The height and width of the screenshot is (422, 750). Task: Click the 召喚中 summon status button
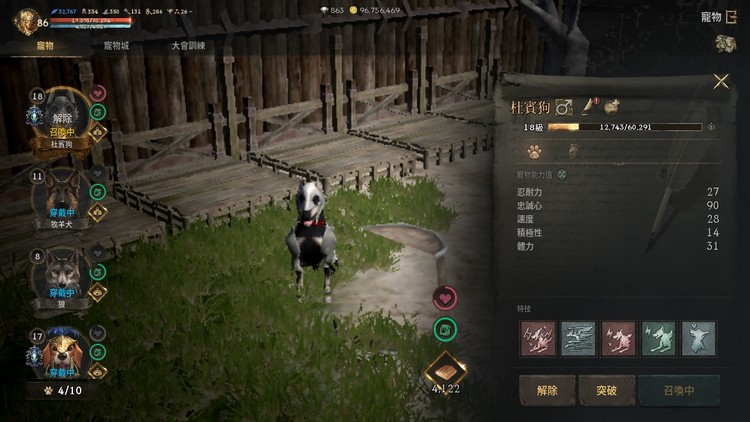coord(678,390)
